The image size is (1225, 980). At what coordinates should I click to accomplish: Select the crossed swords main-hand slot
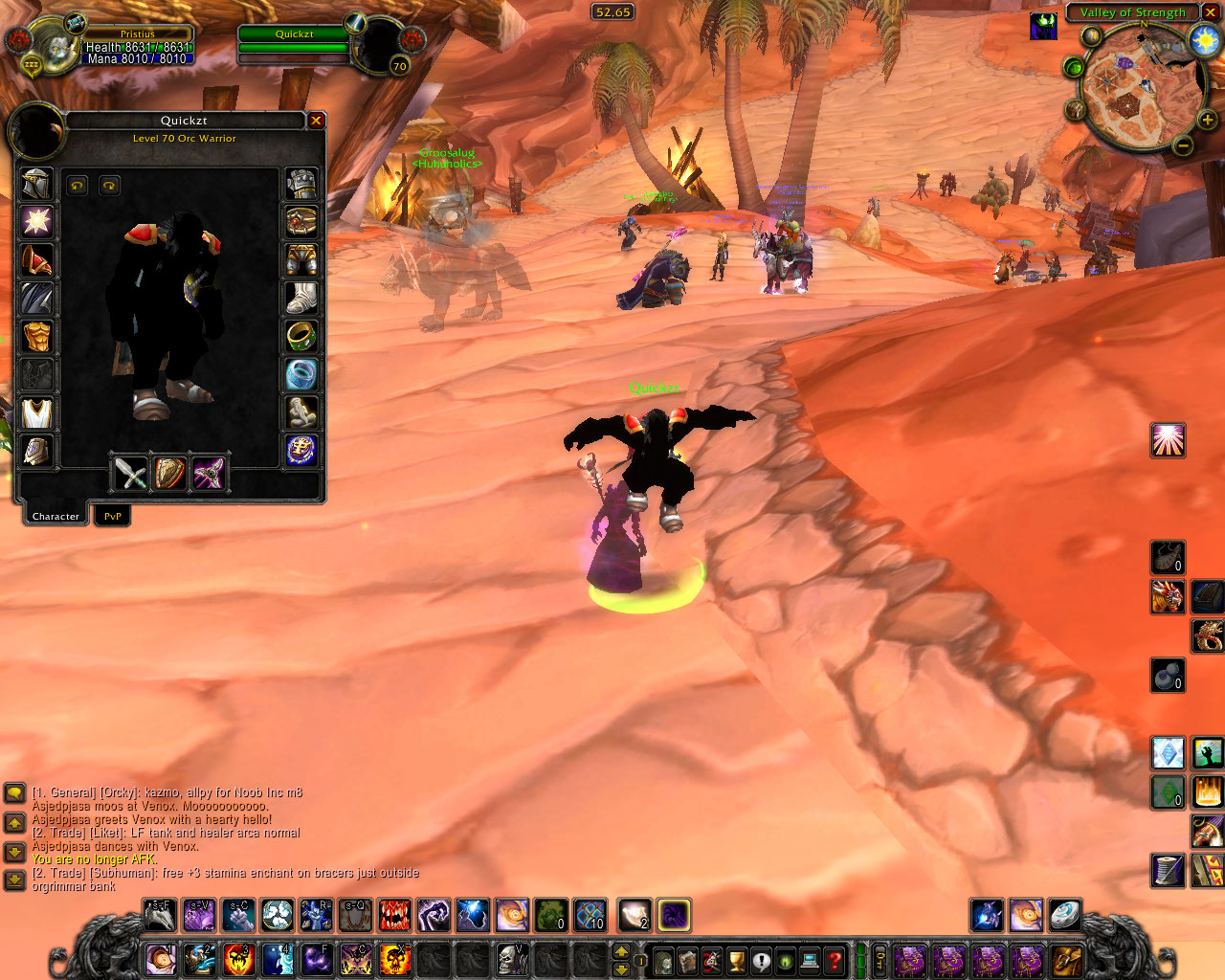point(130,472)
